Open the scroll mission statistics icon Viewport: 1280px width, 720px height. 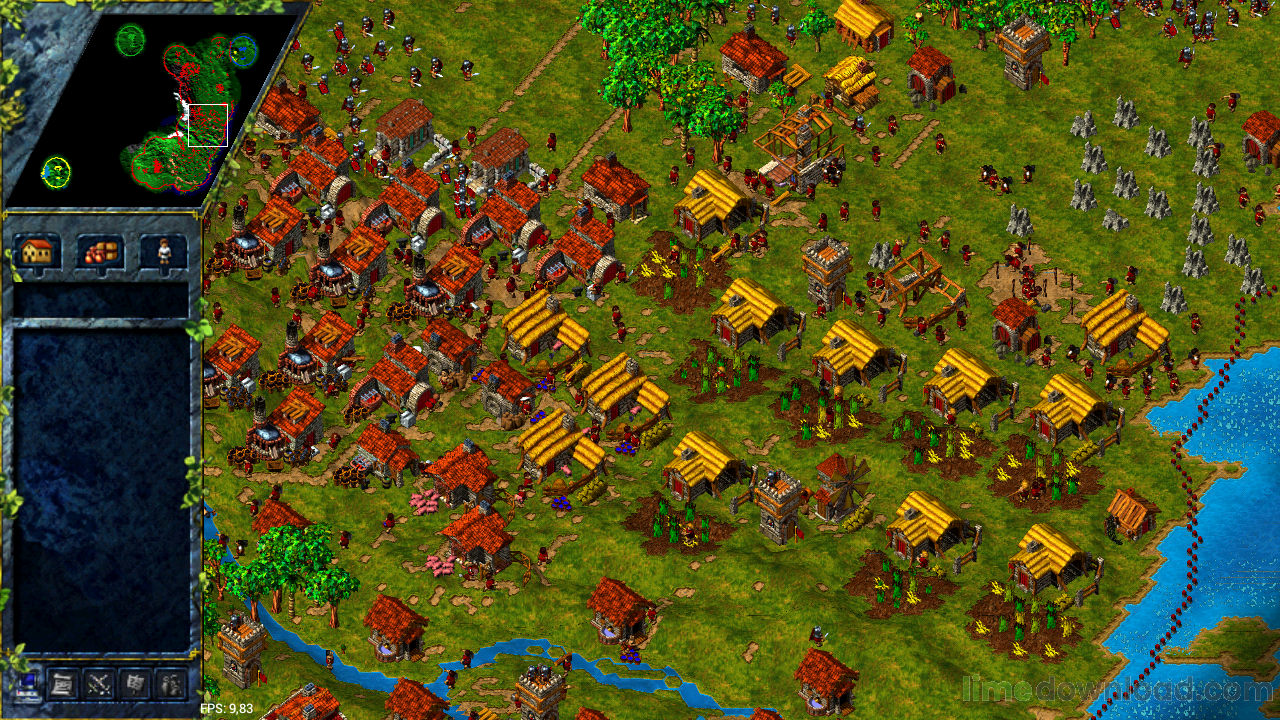coord(60,685)
